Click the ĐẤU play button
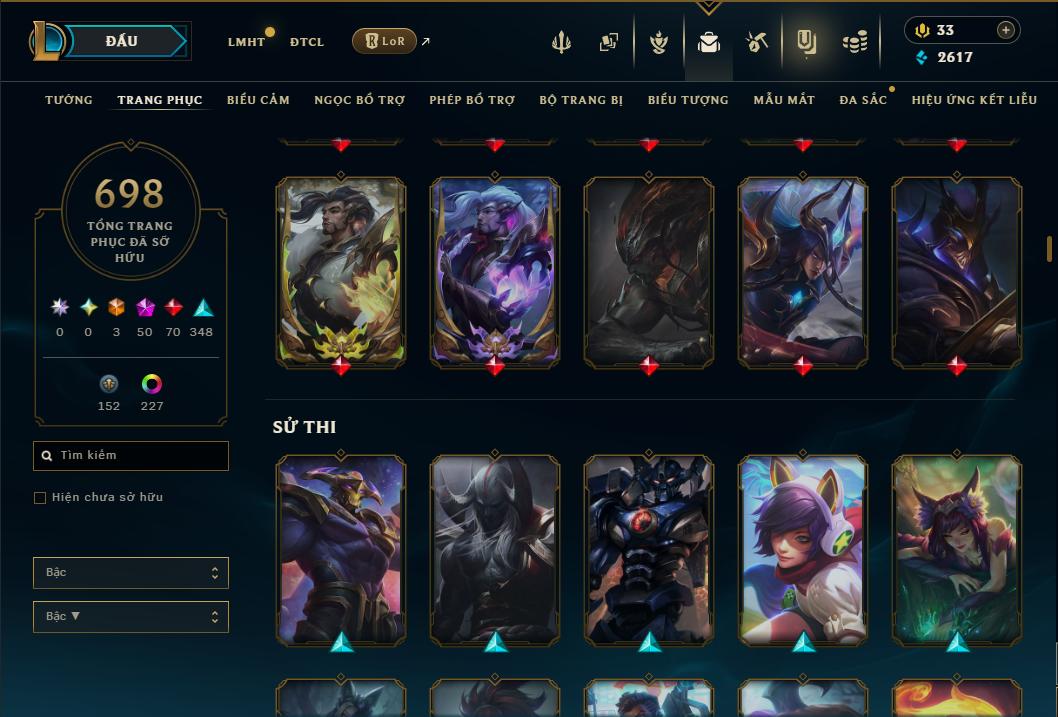Screen dimensions: 1058x717 pyautogui.click(x=121, y=41)
